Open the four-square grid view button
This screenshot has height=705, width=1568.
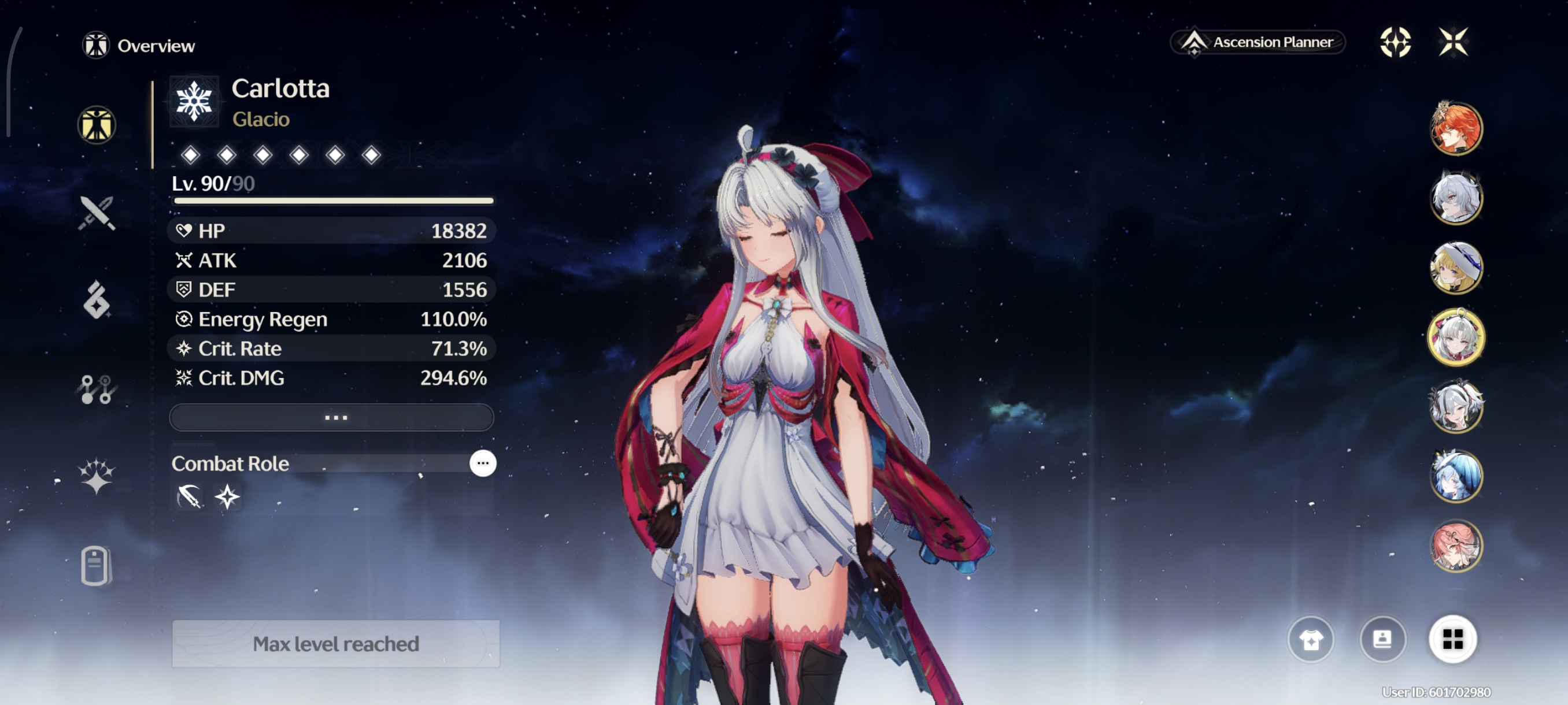(1452, 639)
